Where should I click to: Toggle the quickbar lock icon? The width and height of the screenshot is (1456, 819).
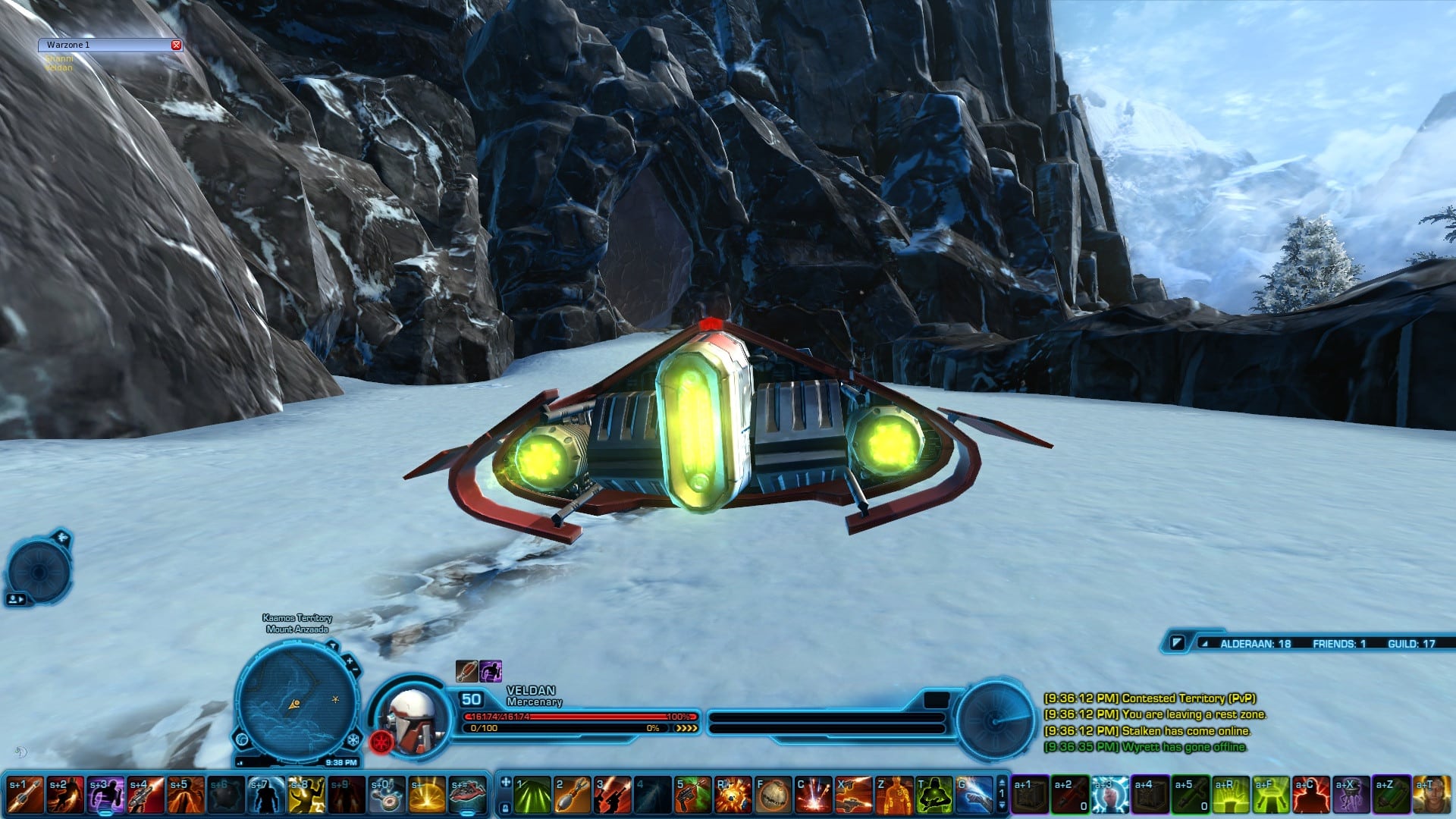tap(504, 808)
